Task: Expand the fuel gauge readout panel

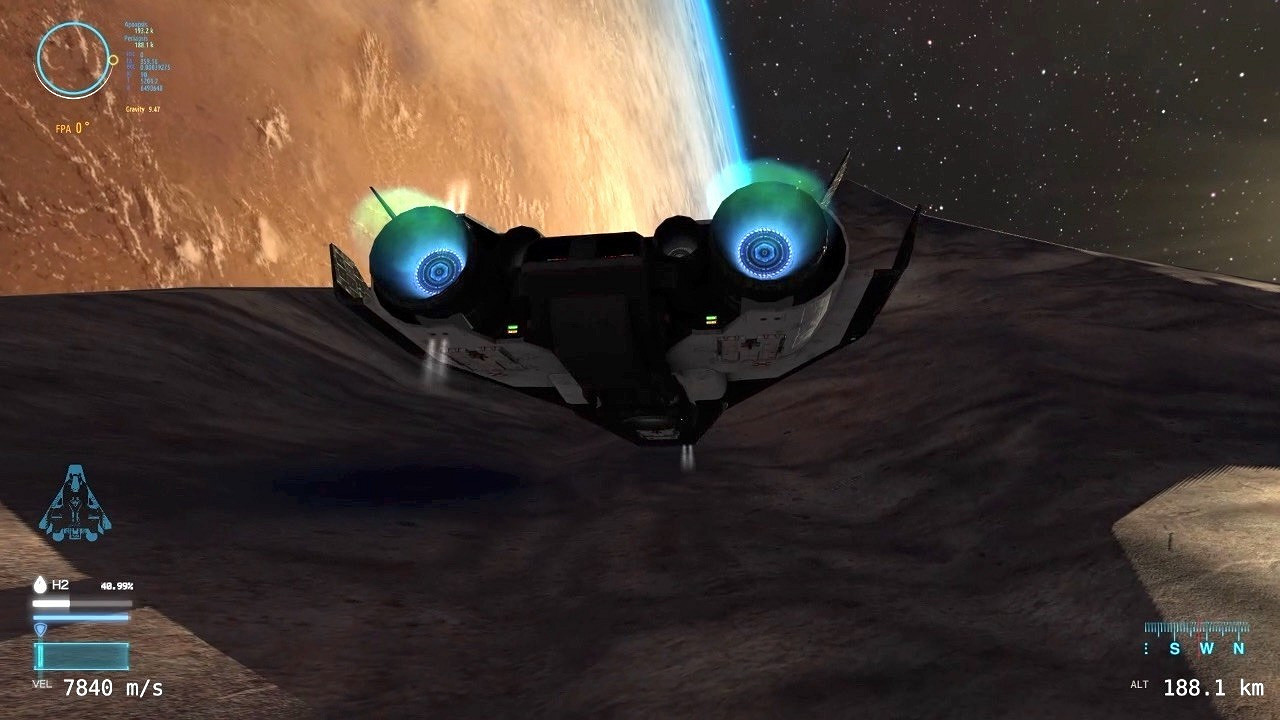Action: (80, 597)
